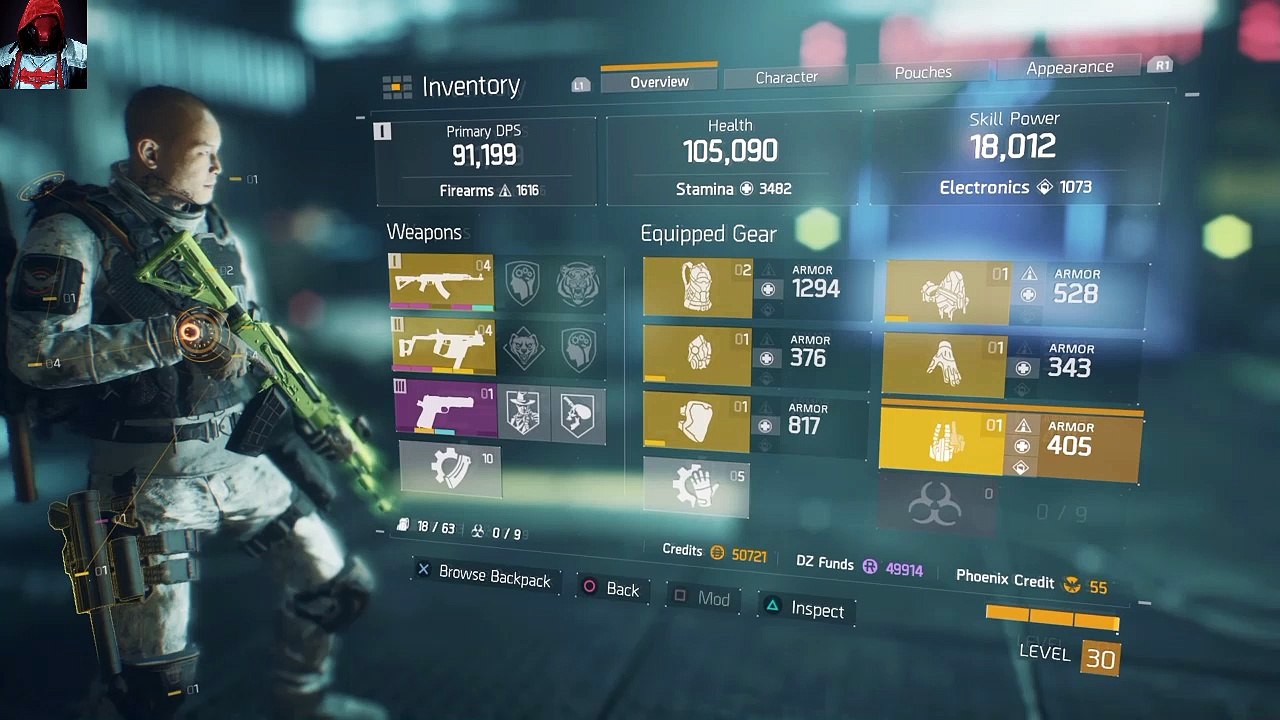This screenshot has height=720, width=1280.
Task: Open the Character tab
Action: 786,77
